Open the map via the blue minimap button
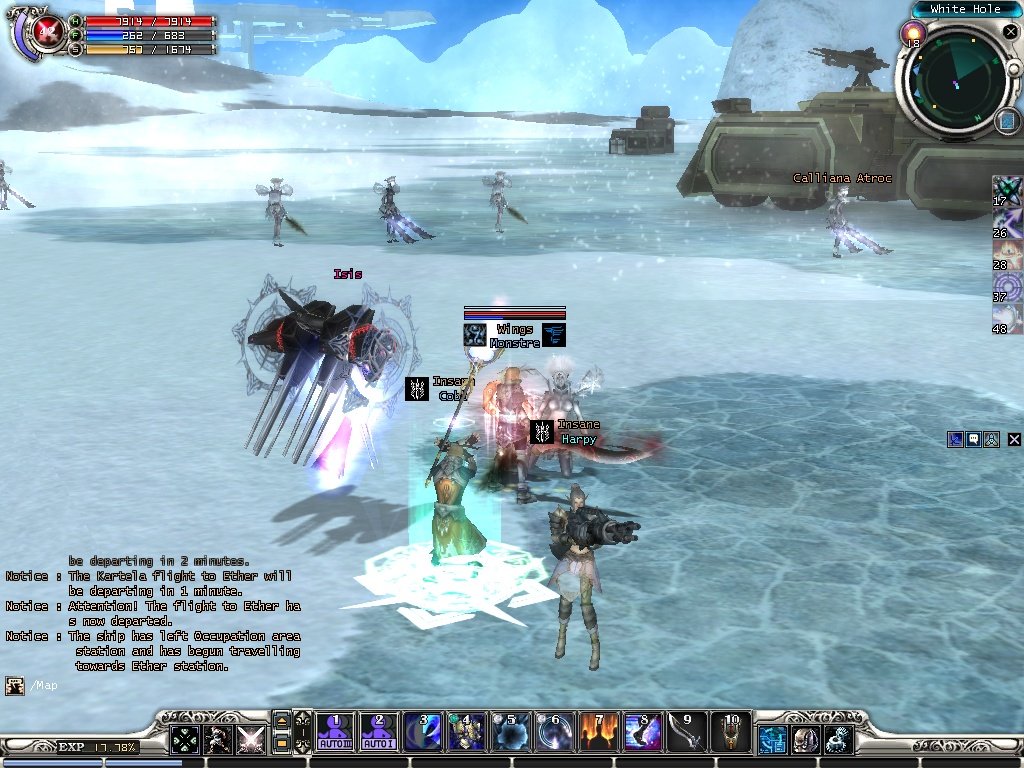This screenshot has width=1024, height=768. click(x=1007, y=122)
